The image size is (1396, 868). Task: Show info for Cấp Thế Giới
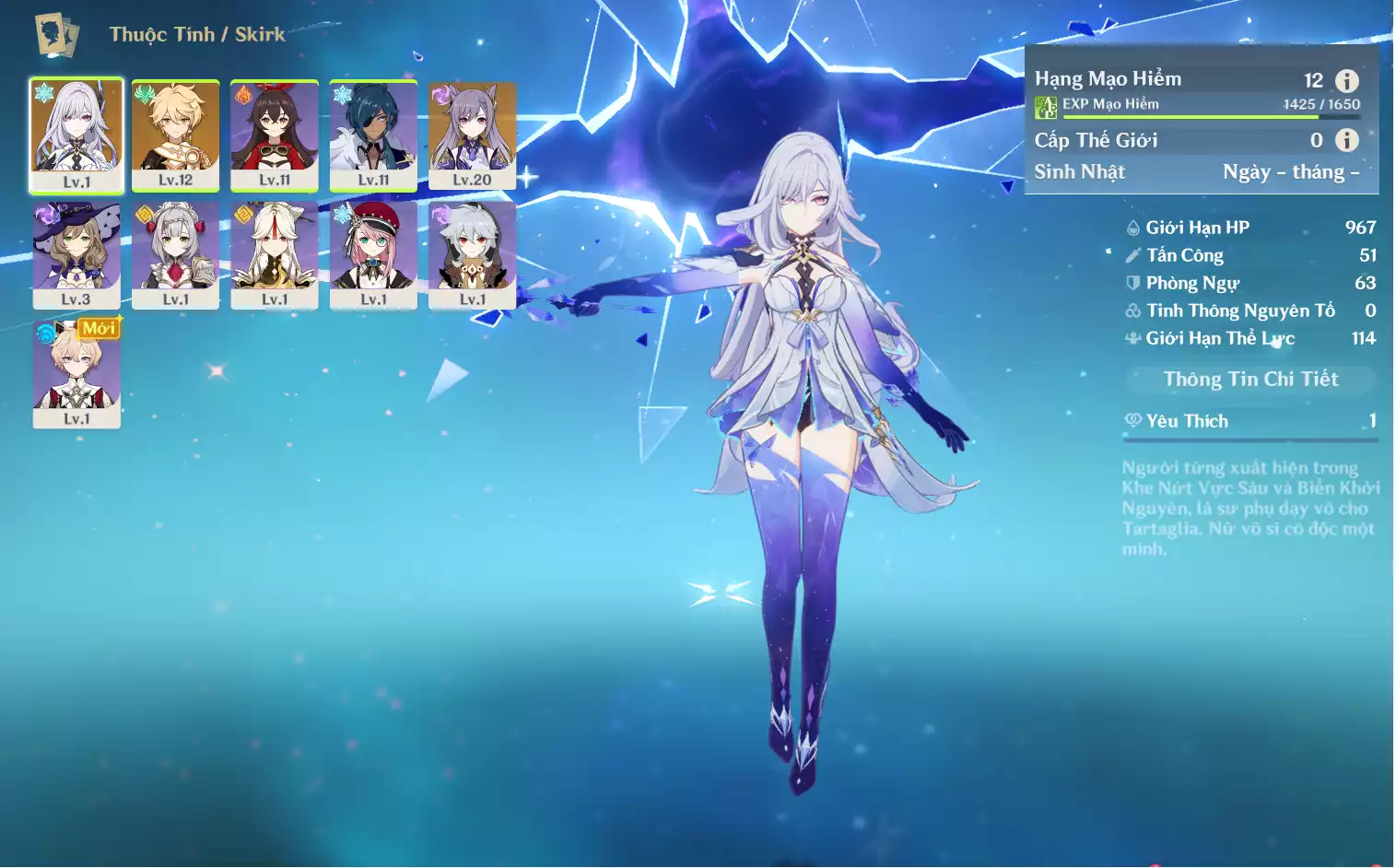pyautogui.click(x=1346, y=140)
